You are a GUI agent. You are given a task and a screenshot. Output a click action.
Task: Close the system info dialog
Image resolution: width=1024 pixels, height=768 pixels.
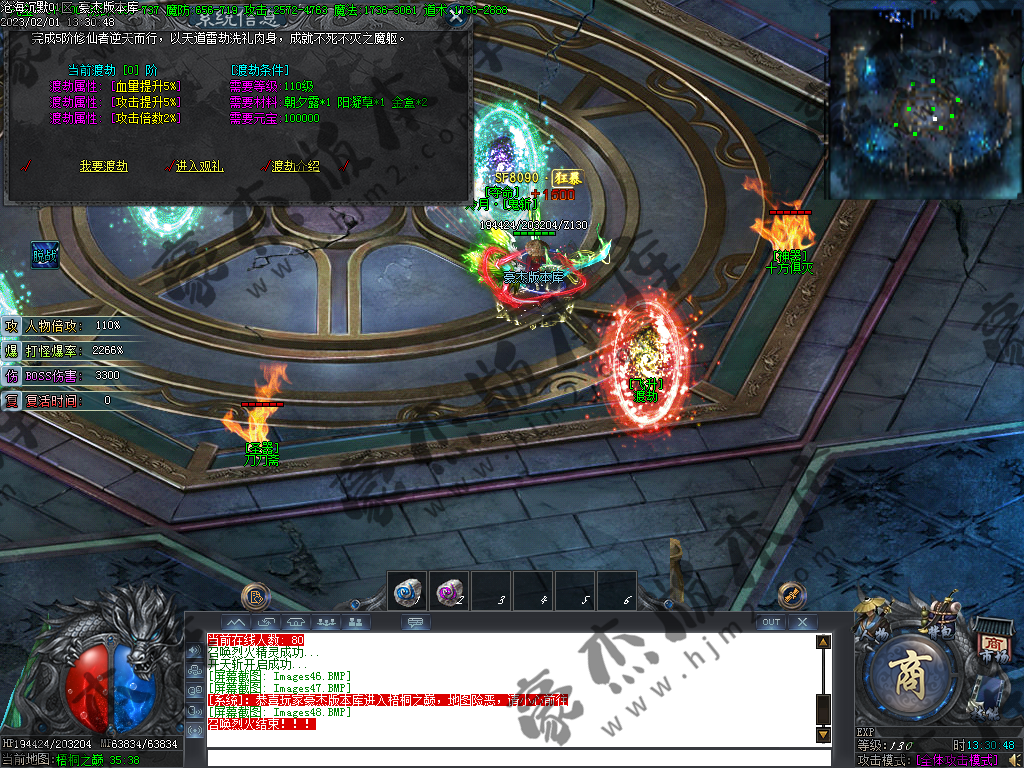pyautogui.click(x=456, y=16)
